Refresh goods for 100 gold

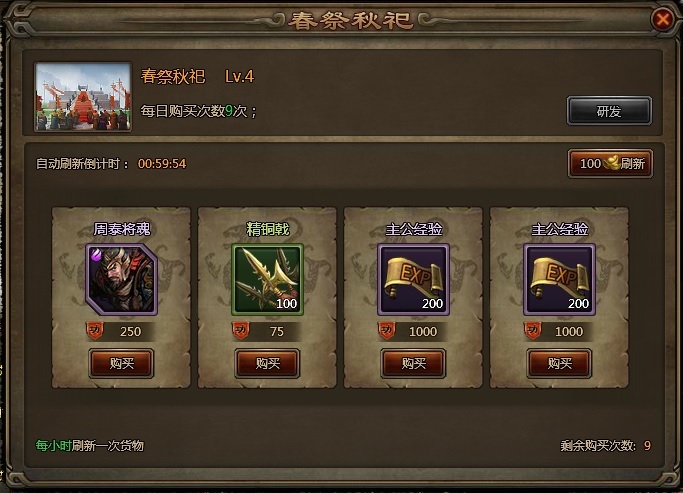point(610,164)
